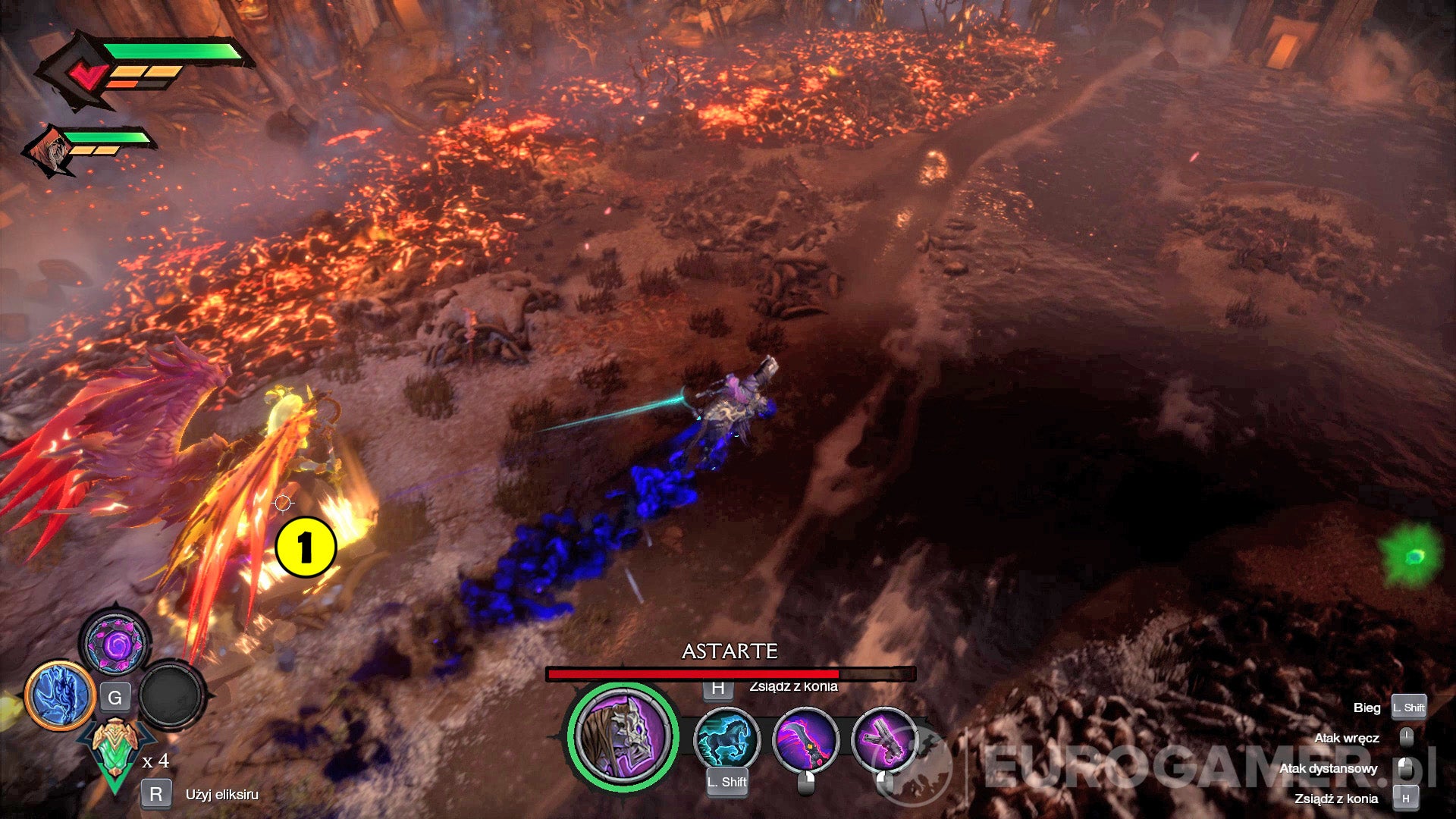Click the Atak dystansowy mouse icon

(x=1407, y=767)
